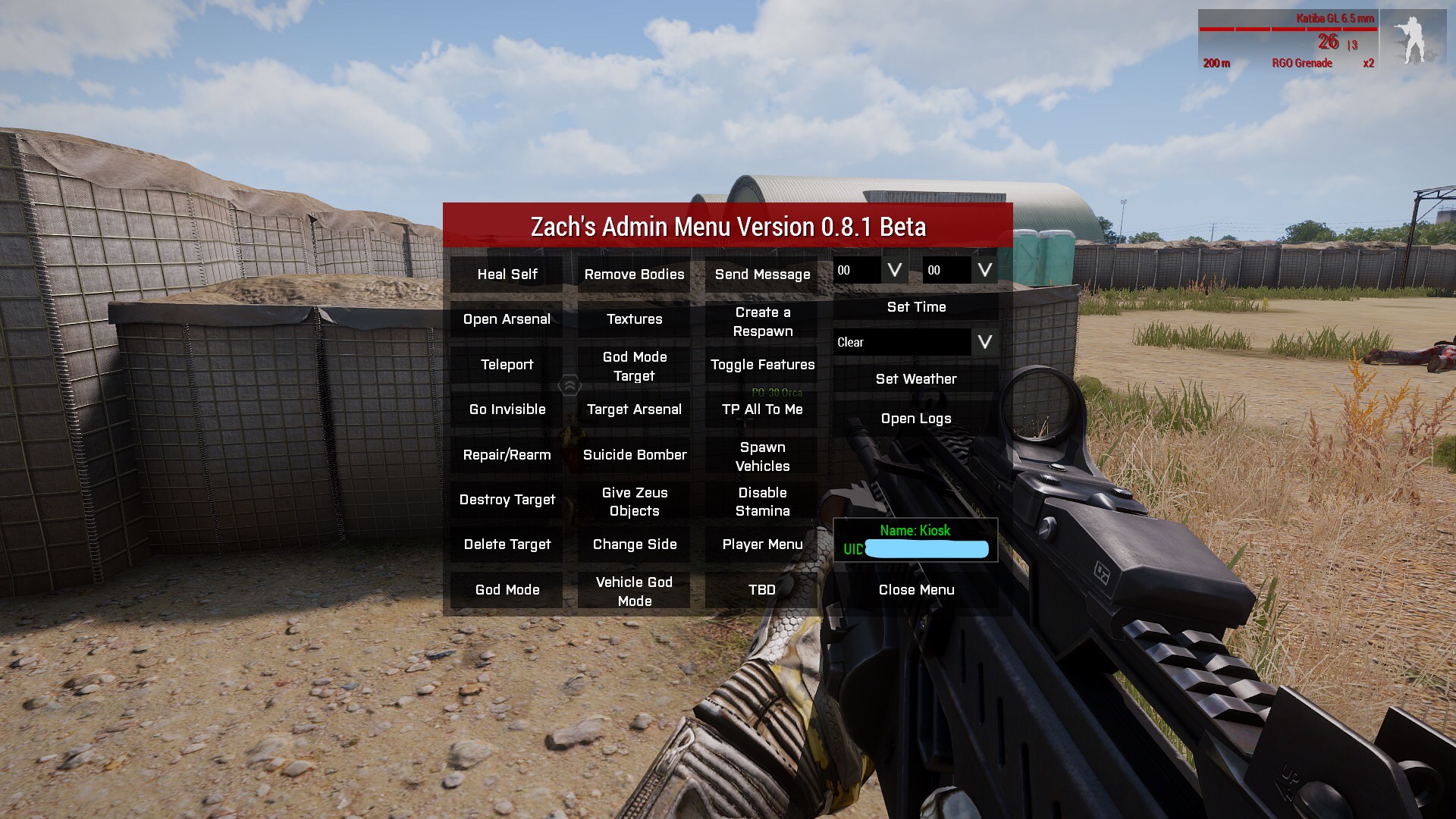Choose TP All To Me
This screenshot has height=819, width=1456.
762,409
